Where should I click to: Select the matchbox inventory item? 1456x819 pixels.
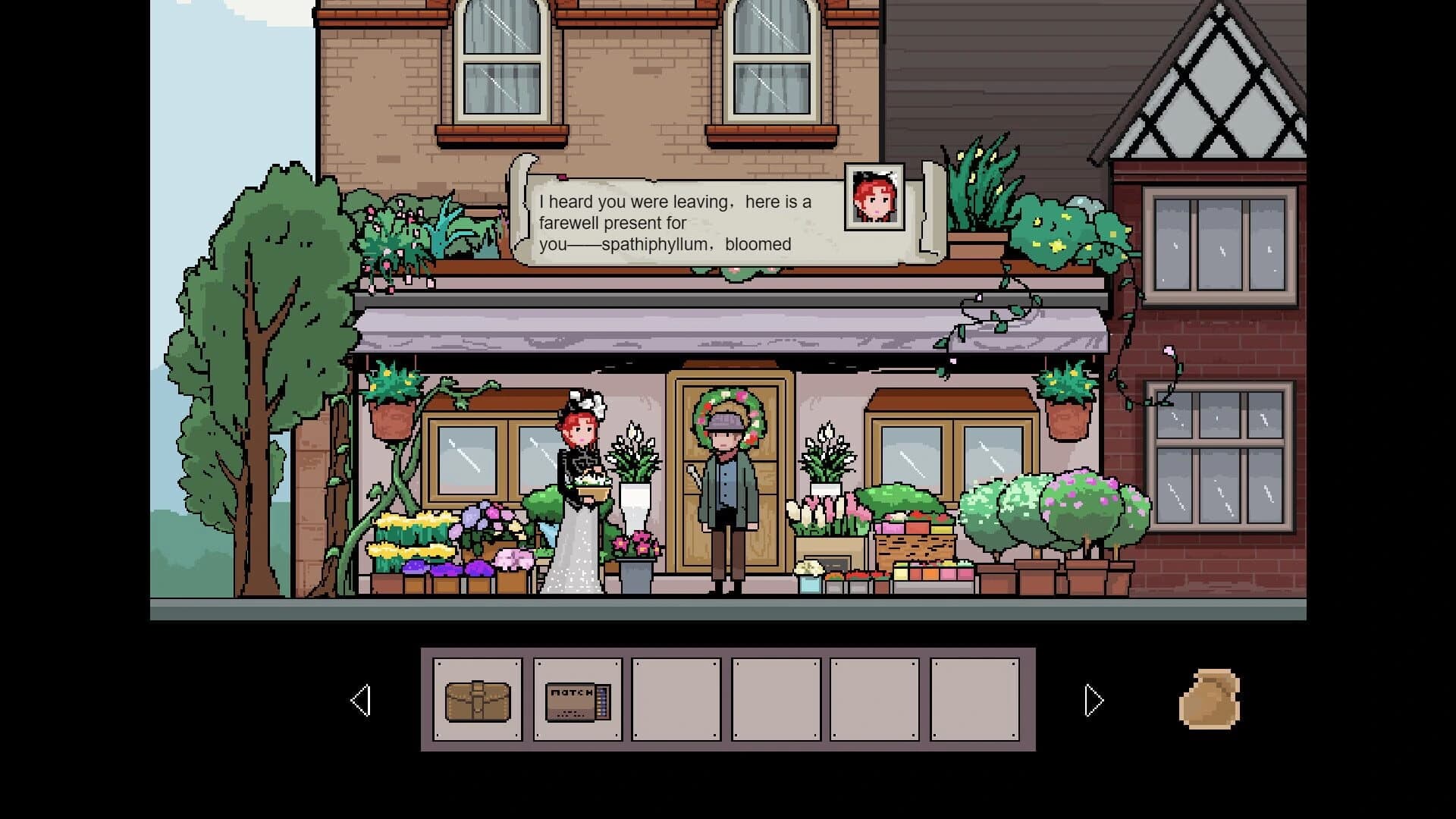577,700
